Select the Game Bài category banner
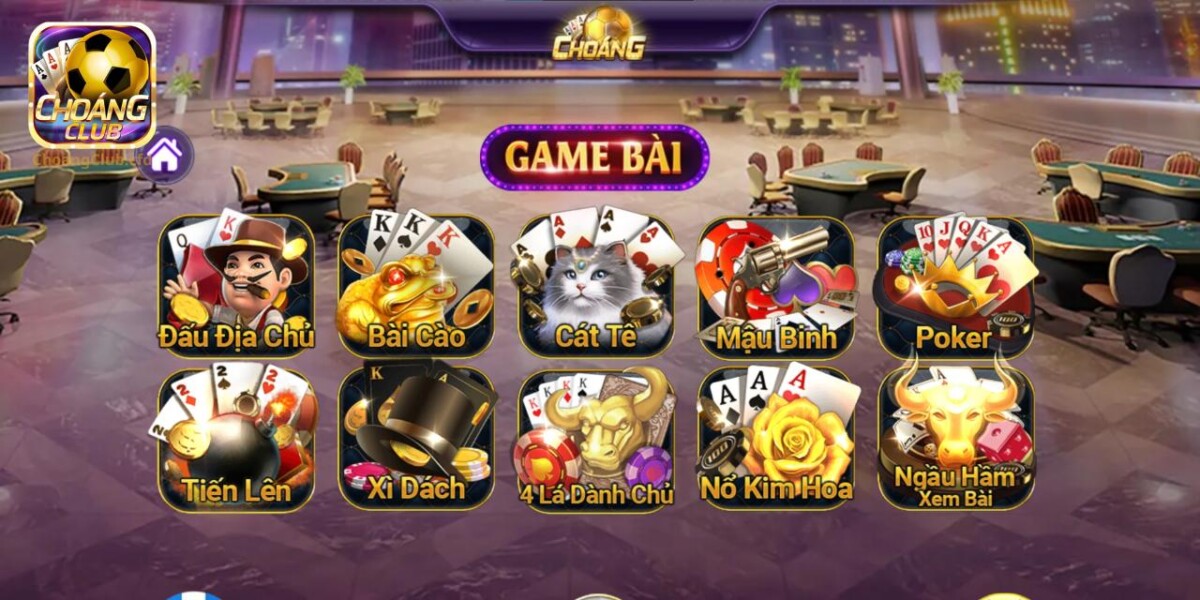Image resolution: width=1200 pixels, height=600 pixels. [x=594, y=158]
